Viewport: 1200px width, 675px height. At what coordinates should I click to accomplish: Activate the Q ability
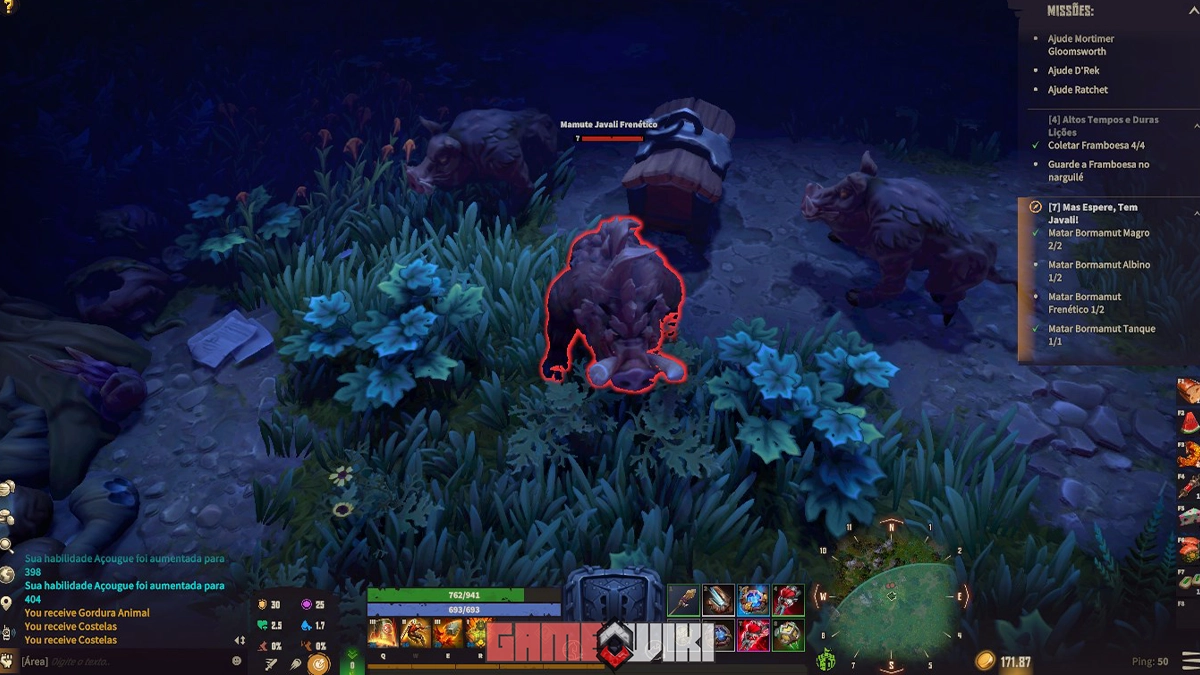[383, 633]
